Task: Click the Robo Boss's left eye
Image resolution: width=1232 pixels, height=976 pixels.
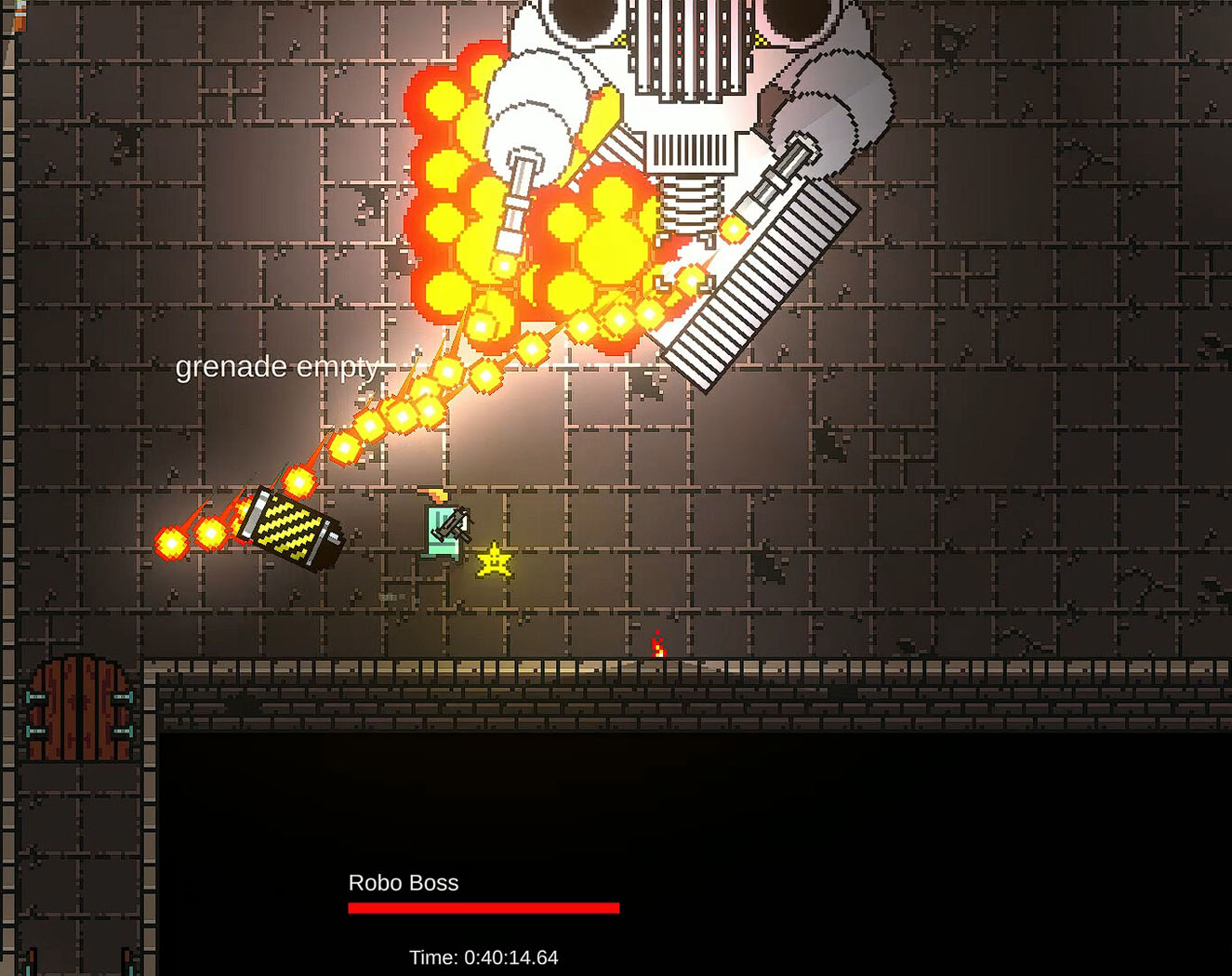Action: [x=581, y=14]
